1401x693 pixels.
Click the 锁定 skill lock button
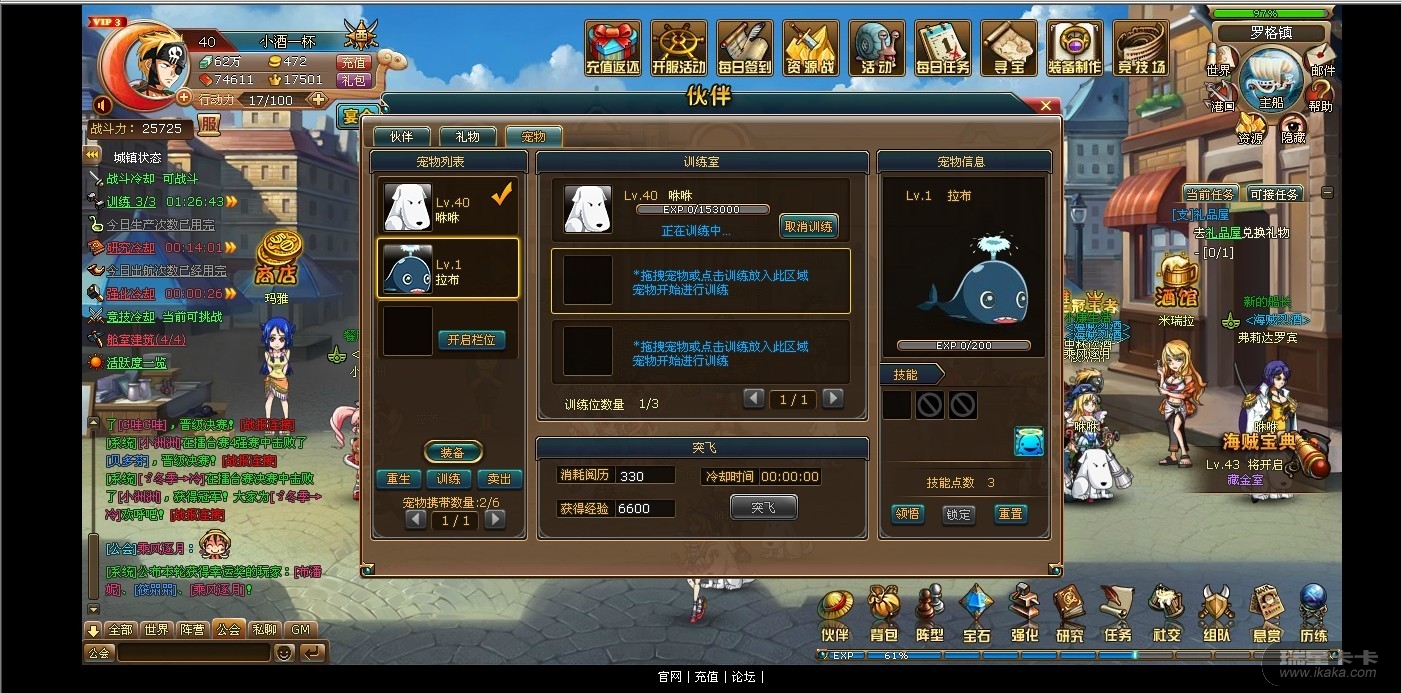[958, 514]
